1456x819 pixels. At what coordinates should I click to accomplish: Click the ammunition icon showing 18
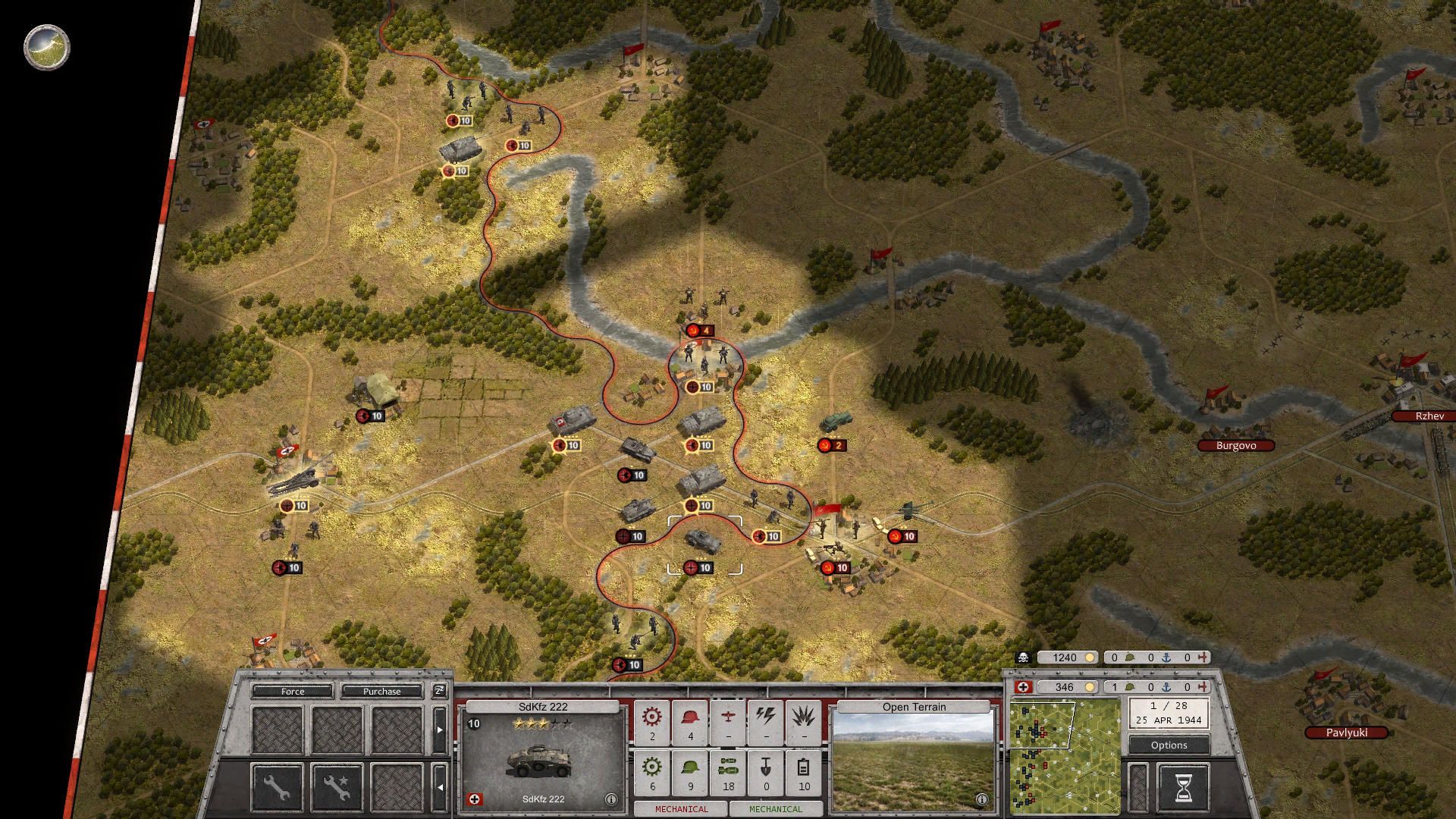(730, 770)
